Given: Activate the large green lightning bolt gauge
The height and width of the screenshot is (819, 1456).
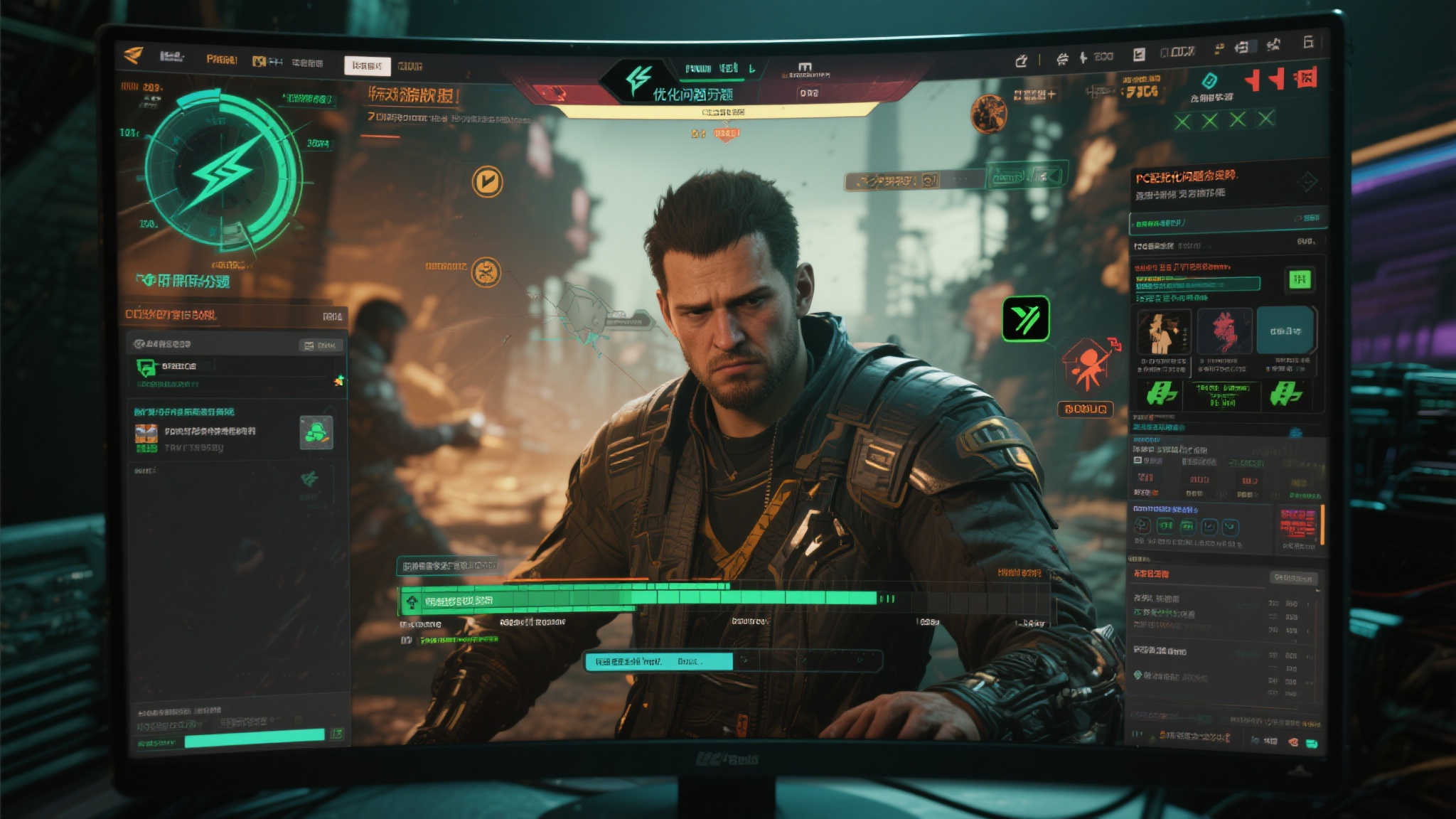Looking at the screenshot, I should coord(223,171).
